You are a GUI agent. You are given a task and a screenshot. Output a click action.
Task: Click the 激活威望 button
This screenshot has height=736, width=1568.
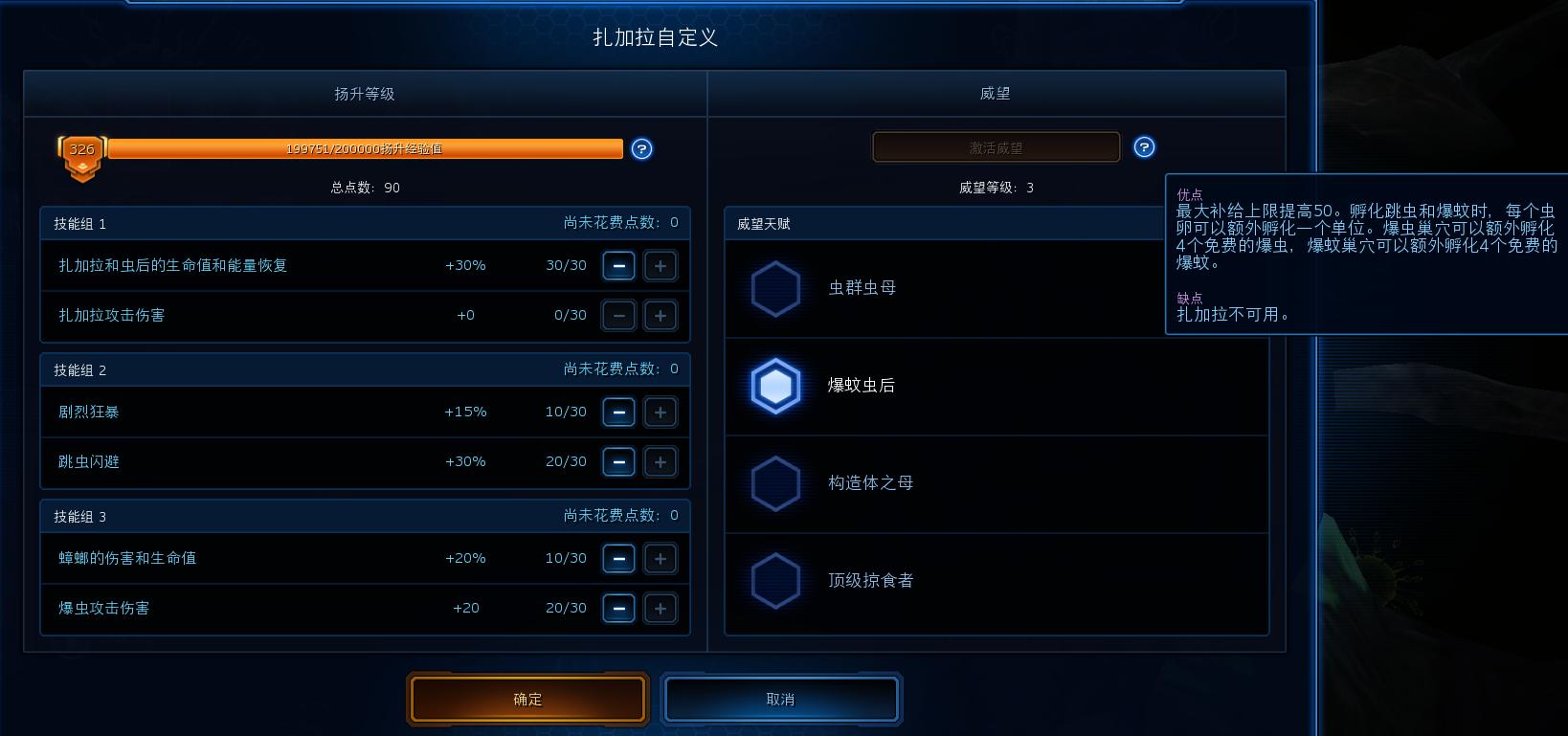tap(995, 146)
